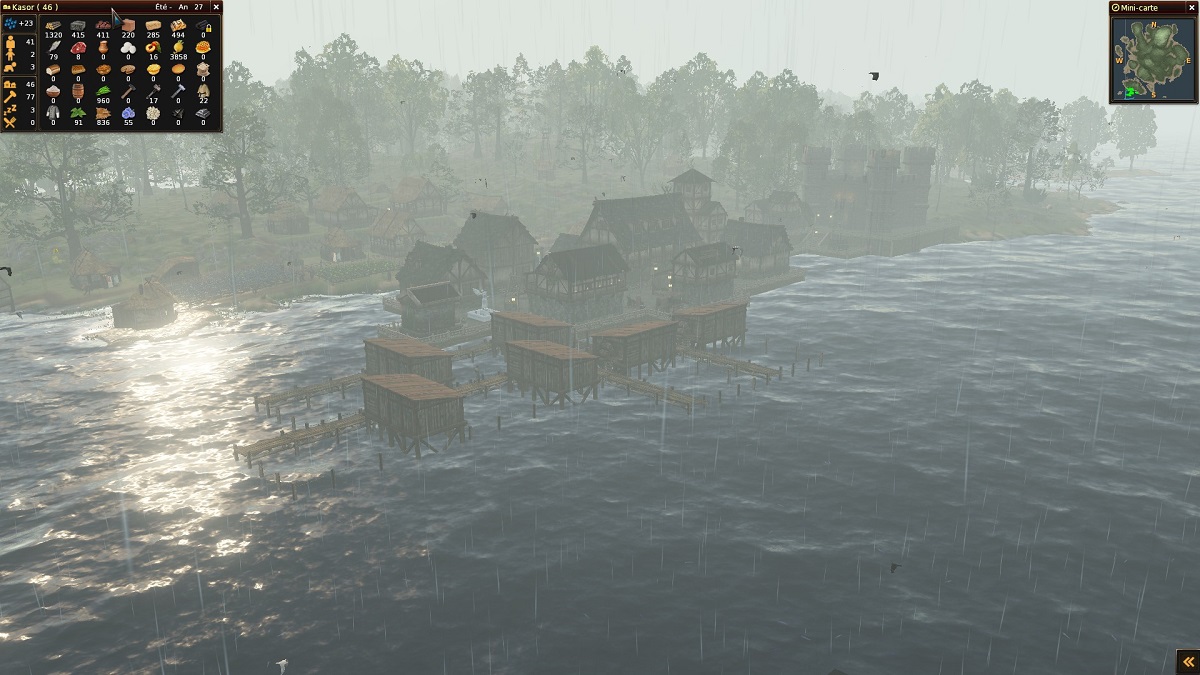Click the peach fruit icon
Image resolution: width=1200 pixels, height=675 pixels.
153,46
